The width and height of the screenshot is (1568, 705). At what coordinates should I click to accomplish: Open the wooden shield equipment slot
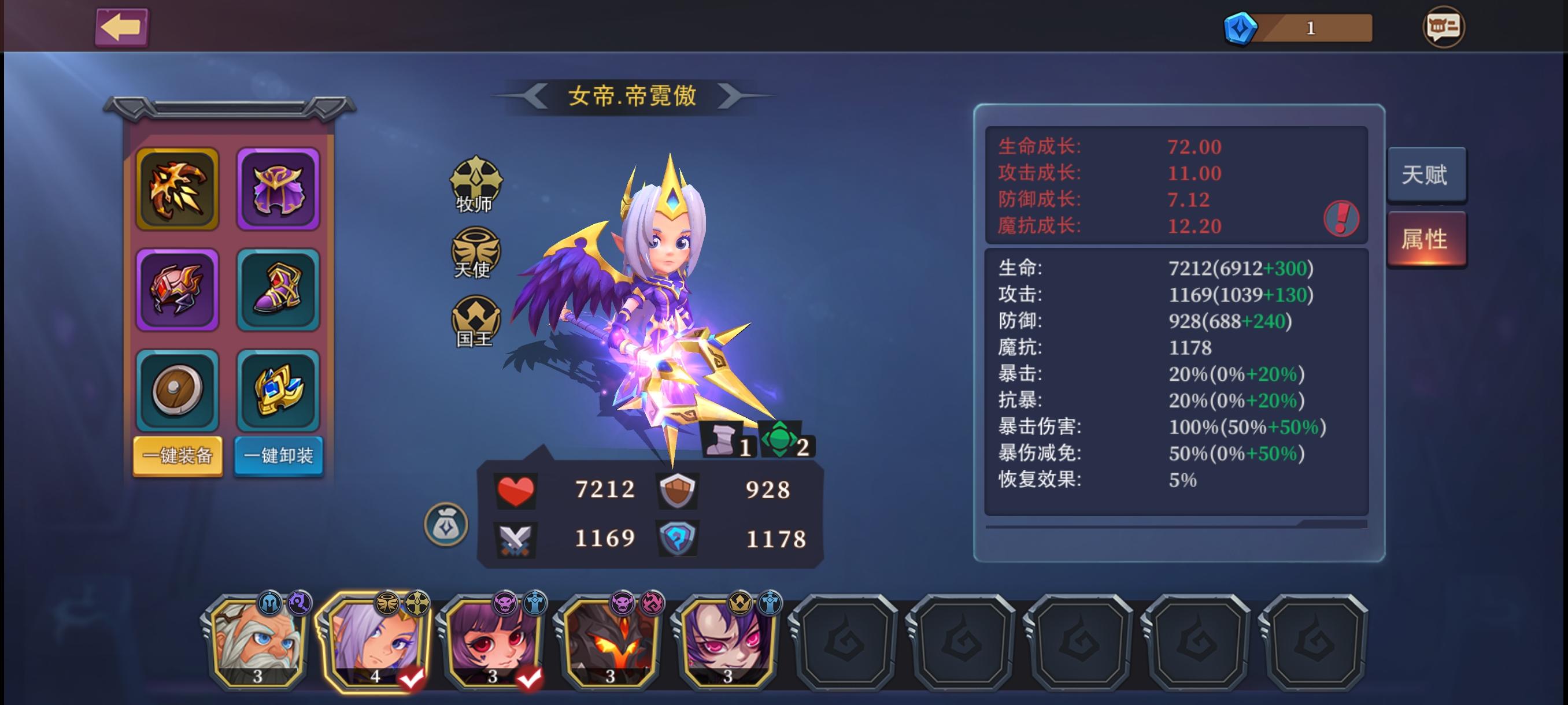(177, 390)
